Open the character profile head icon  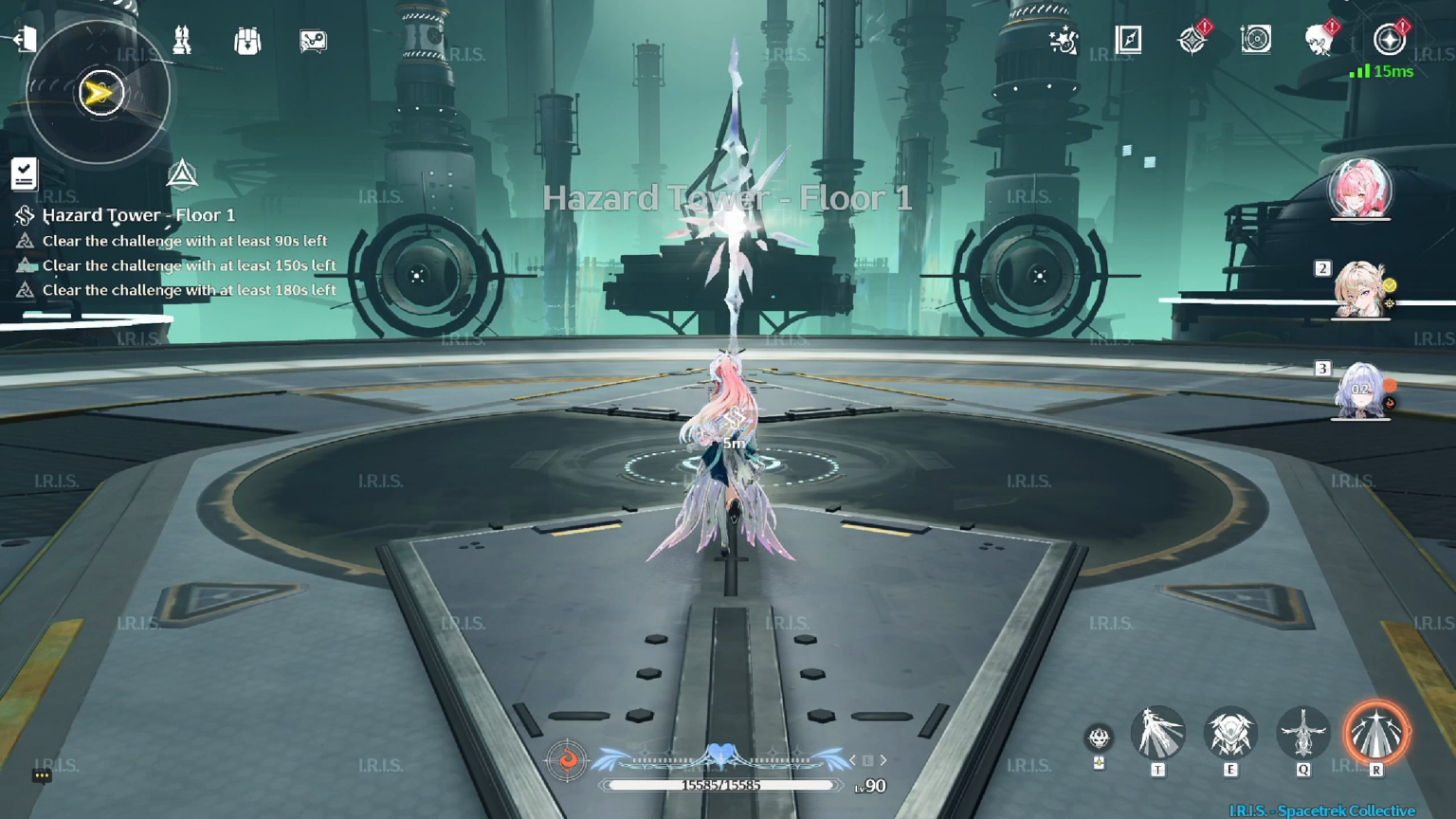1318,42
